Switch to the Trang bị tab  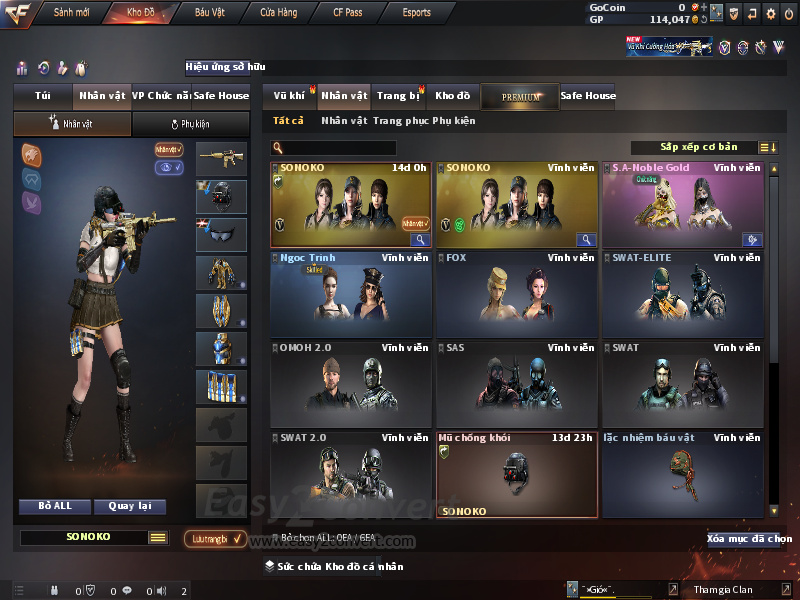[398, 96]
